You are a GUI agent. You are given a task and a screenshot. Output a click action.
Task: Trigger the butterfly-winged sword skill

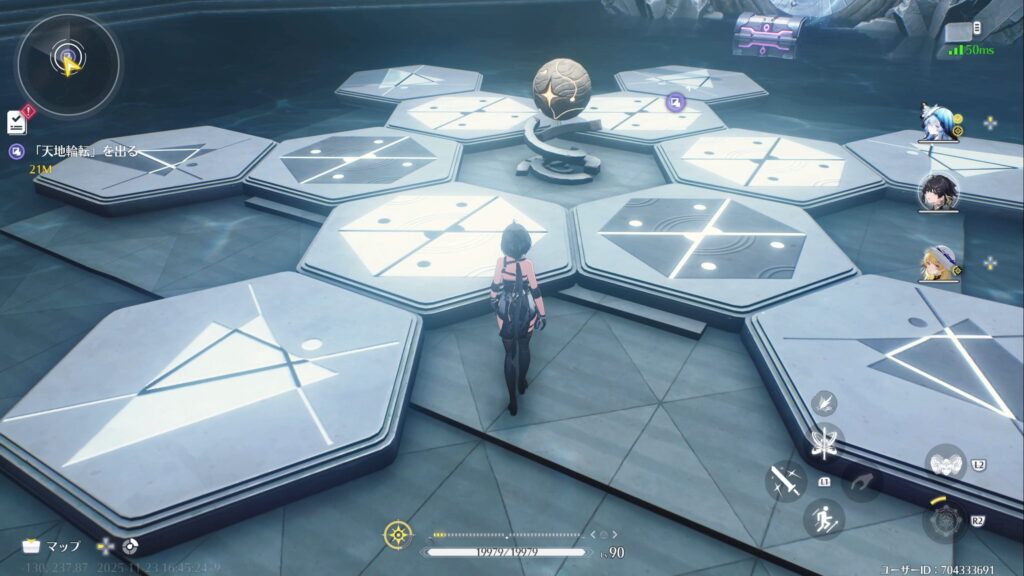point(826,441)
